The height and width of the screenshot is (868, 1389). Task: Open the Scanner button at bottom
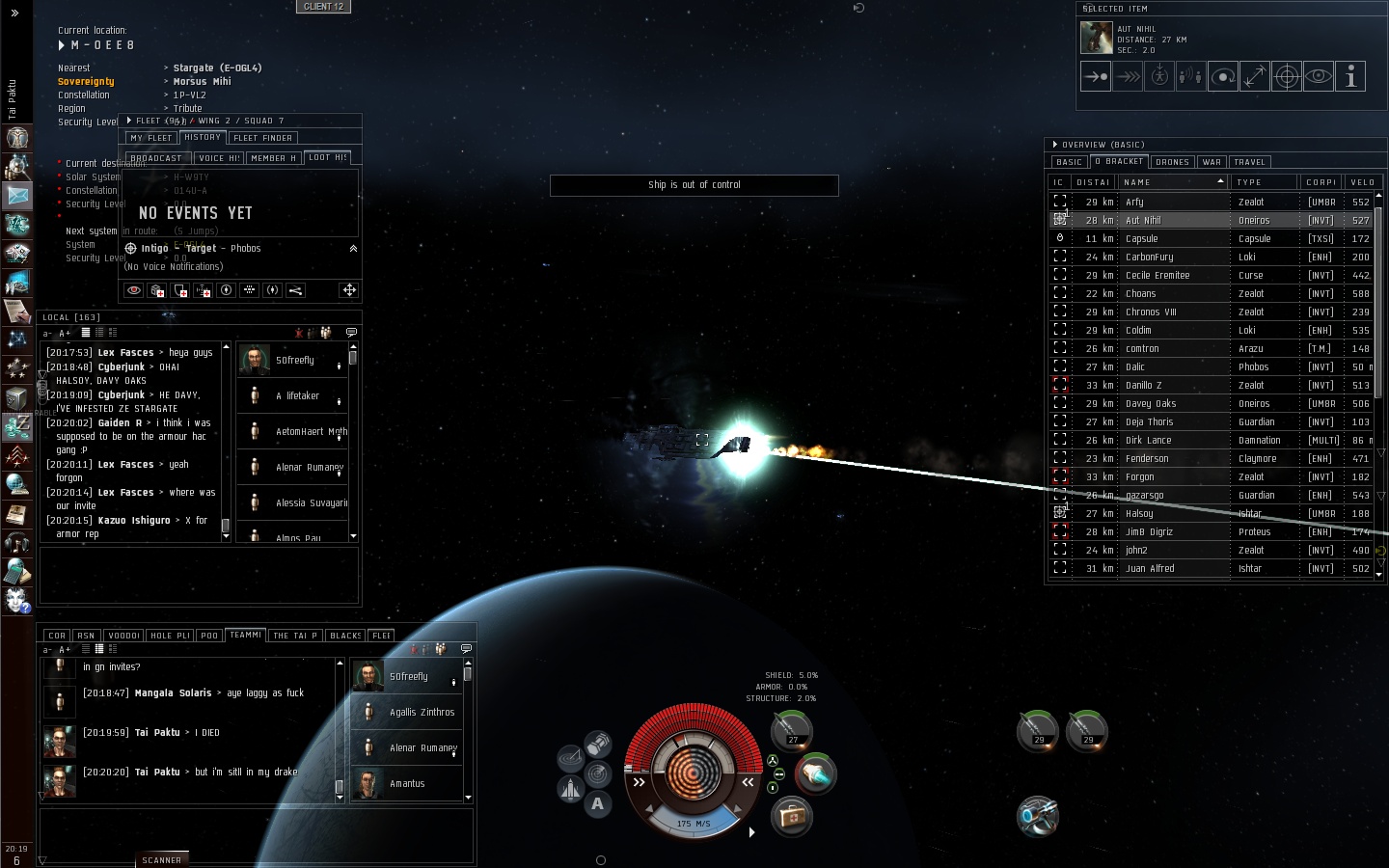tap(161, 859)
